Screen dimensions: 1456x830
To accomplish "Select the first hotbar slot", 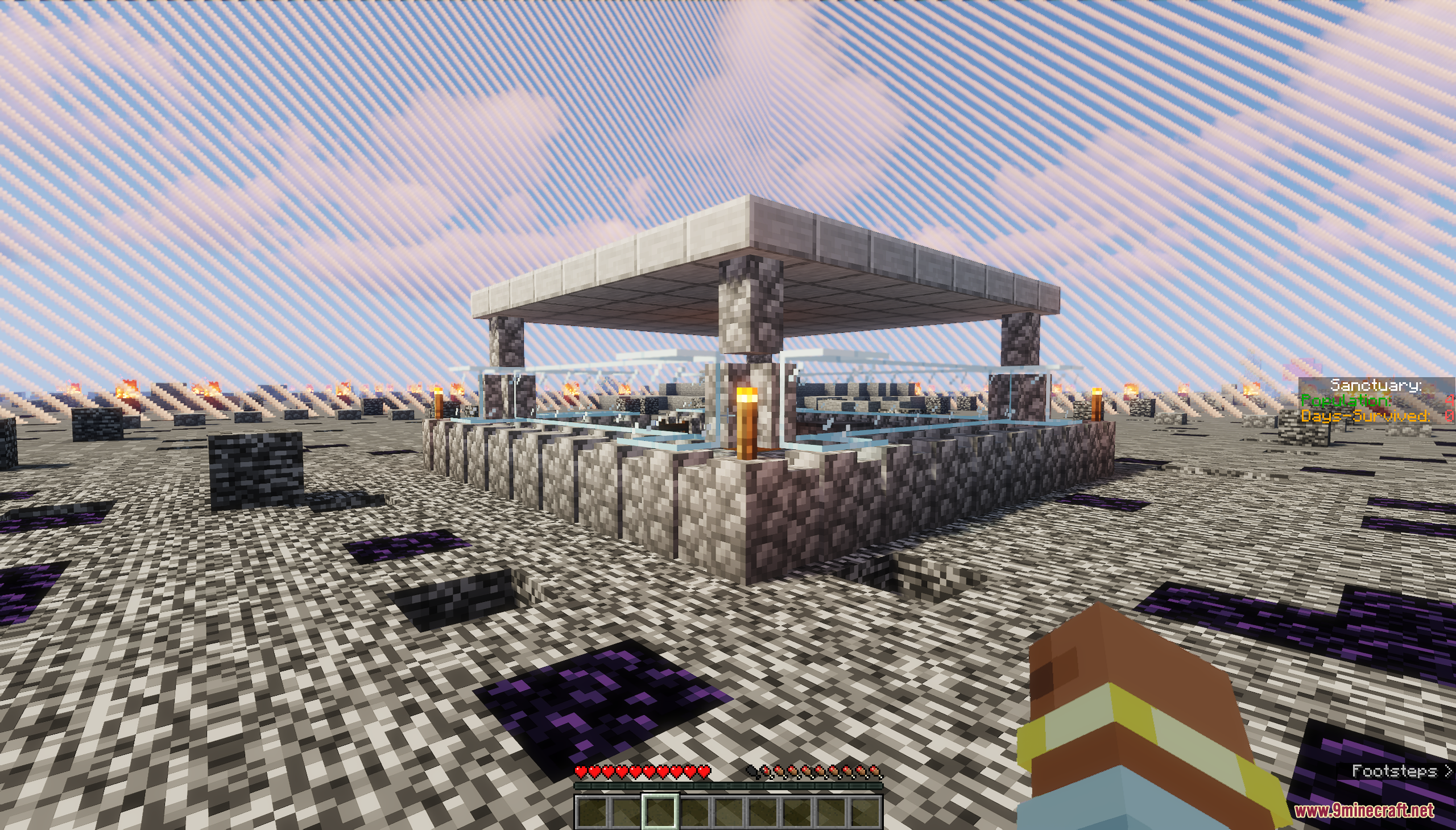I will [592, 812].
